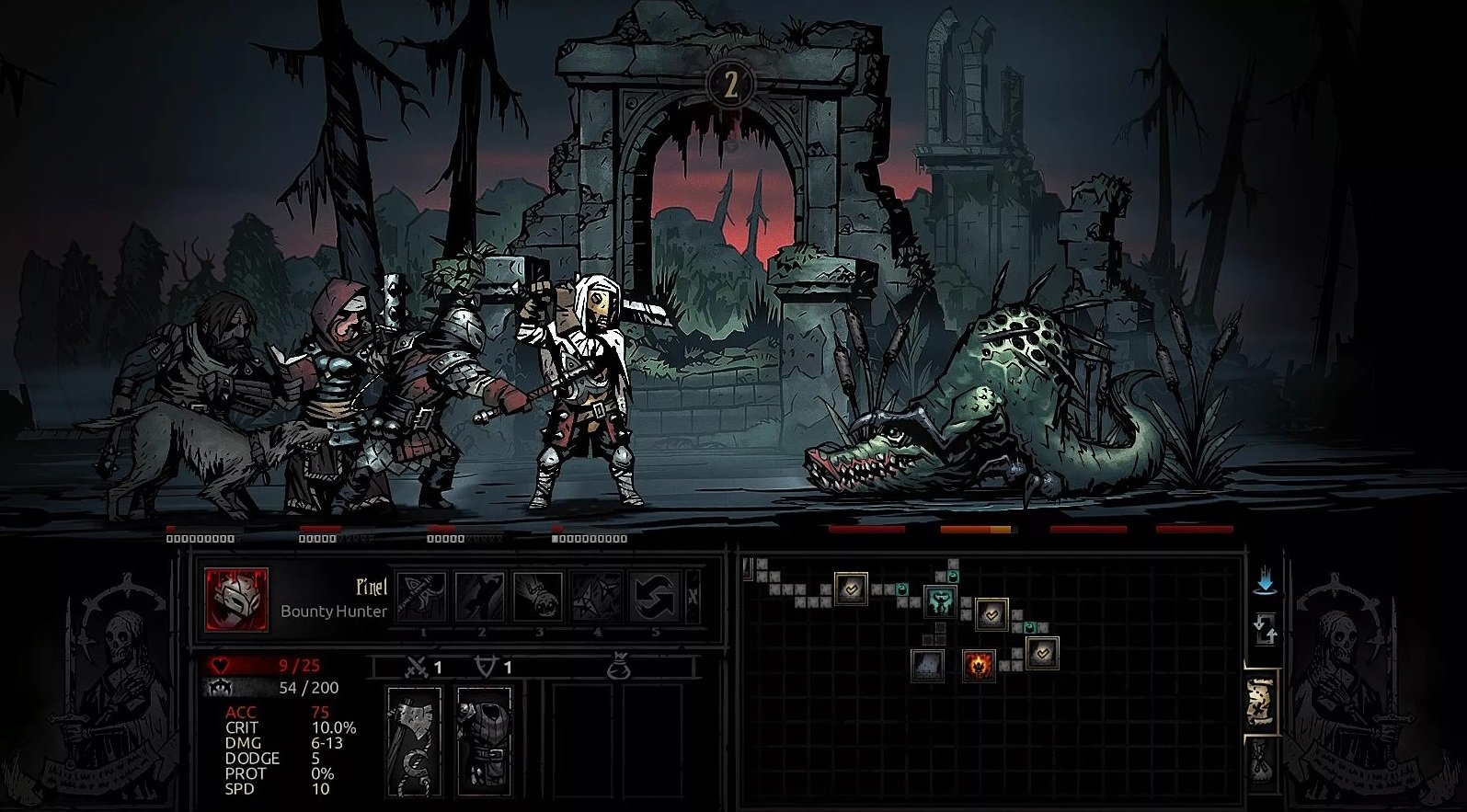1467x812 pixels.
Task: Select the fiery boss room on map
Action: point(979,664)
